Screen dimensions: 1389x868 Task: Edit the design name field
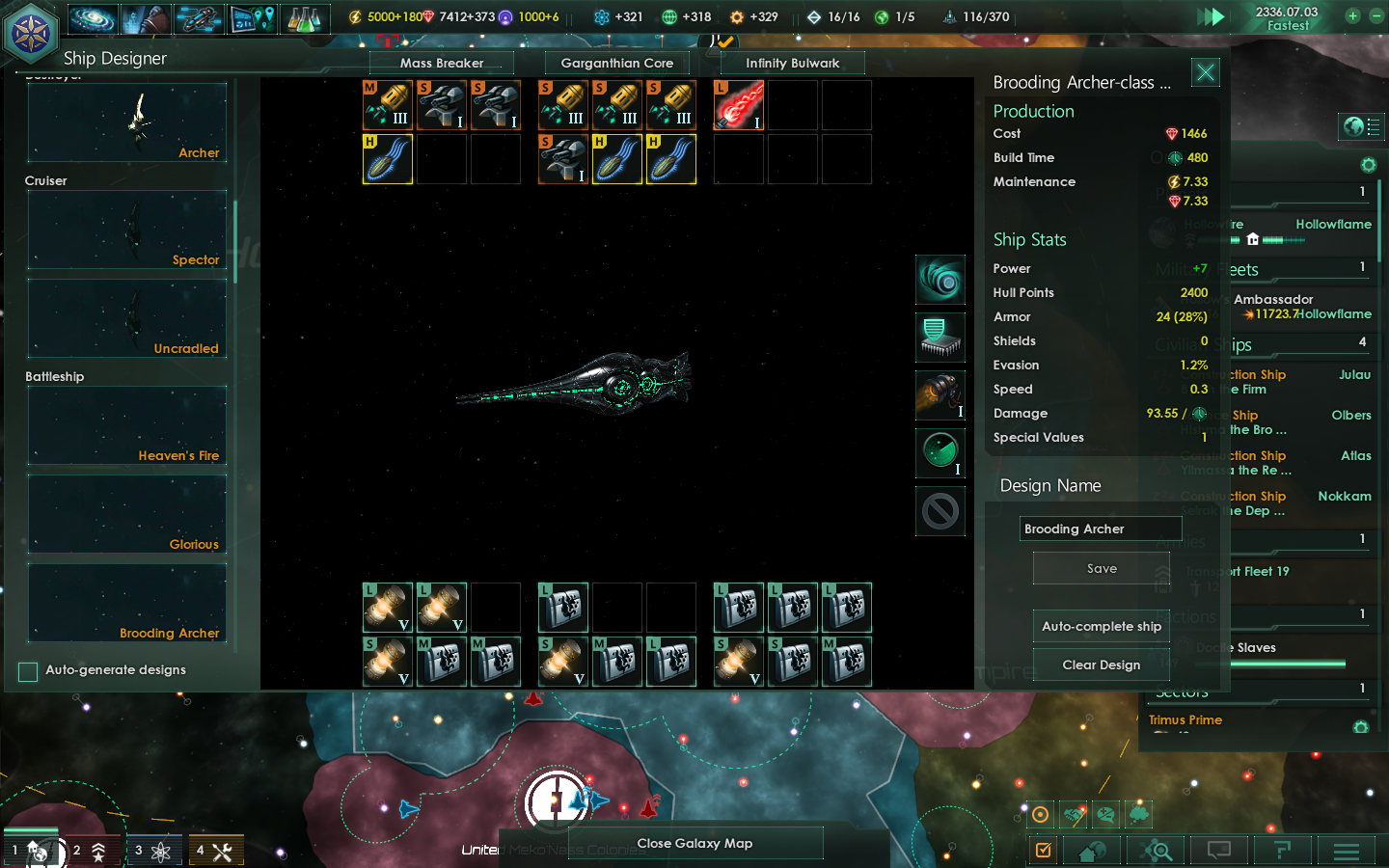[1101, 529]
